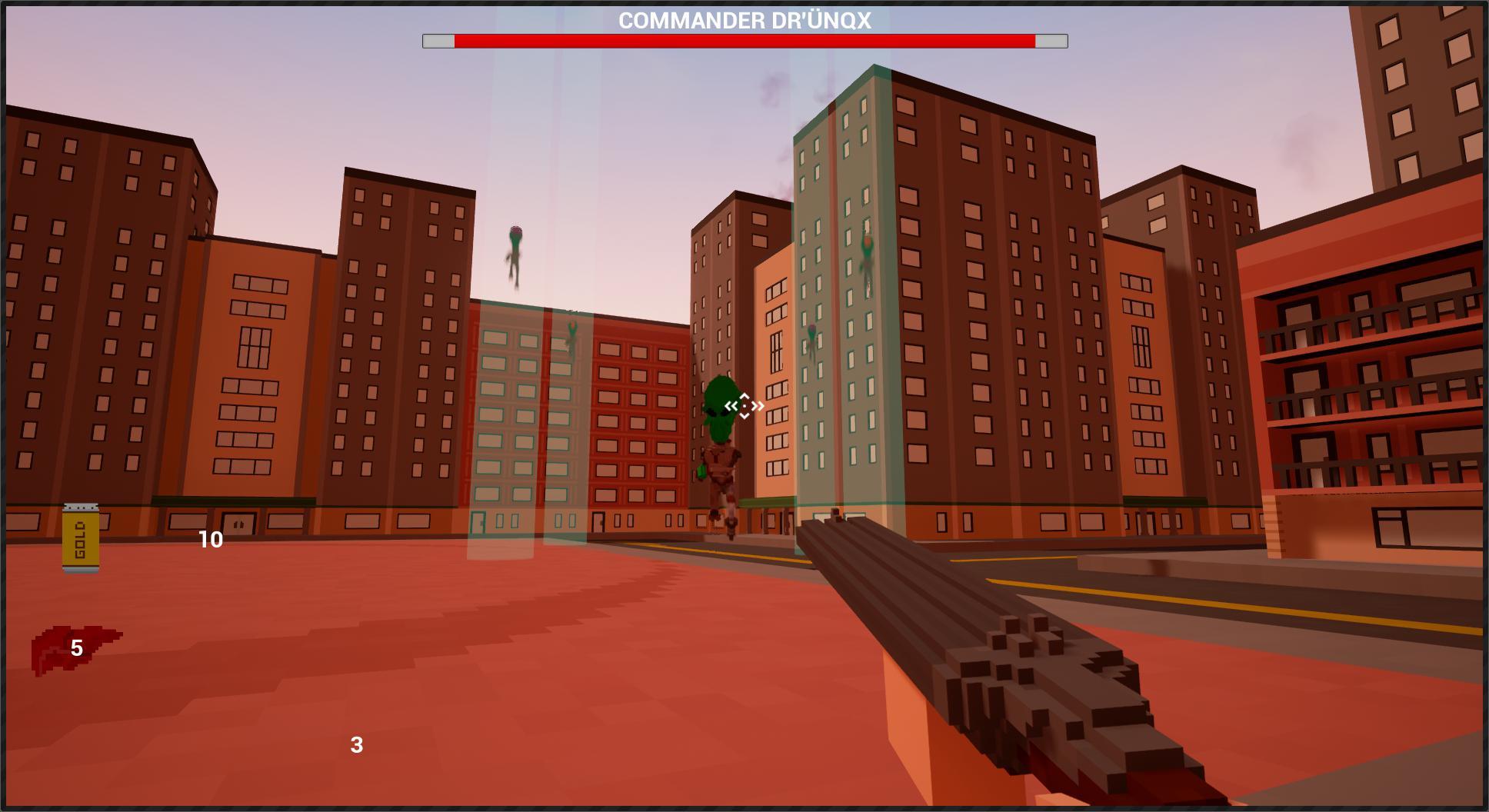Click the diamond-shaped crosshair reticle
The image size is (1489, 812).
[x=744, y=404]
